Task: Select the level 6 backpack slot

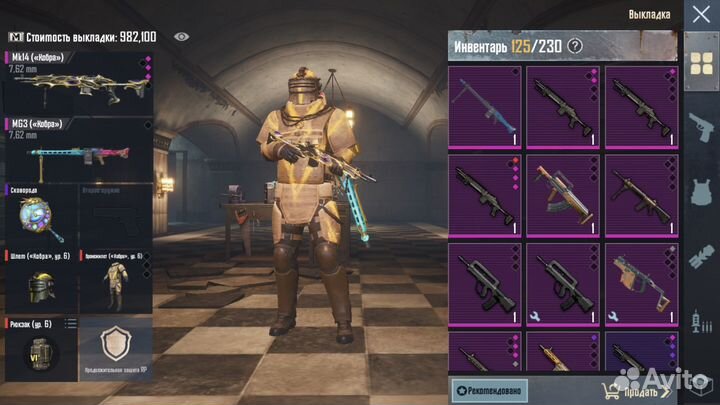Action: [40, 350]
